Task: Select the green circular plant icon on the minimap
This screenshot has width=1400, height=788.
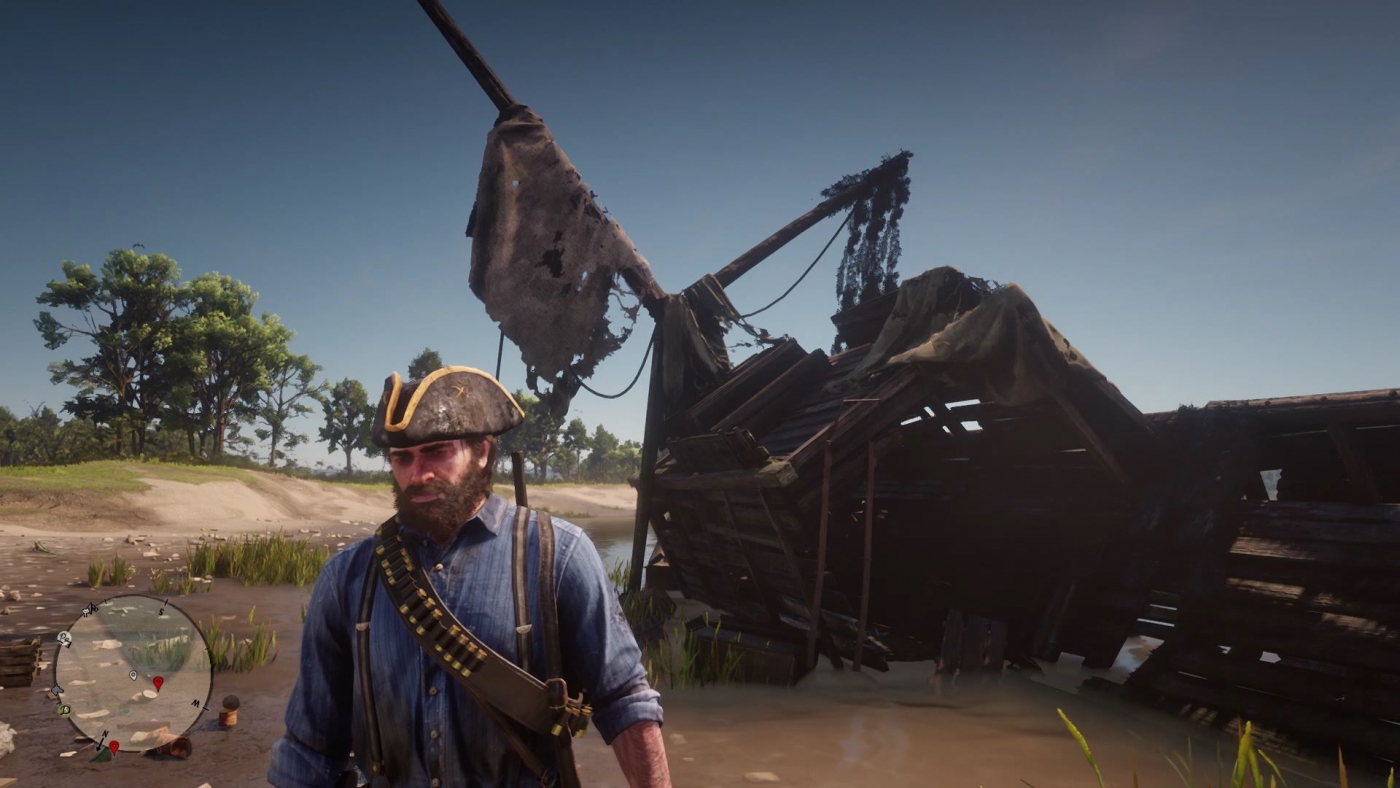Action: click(64, 710)
